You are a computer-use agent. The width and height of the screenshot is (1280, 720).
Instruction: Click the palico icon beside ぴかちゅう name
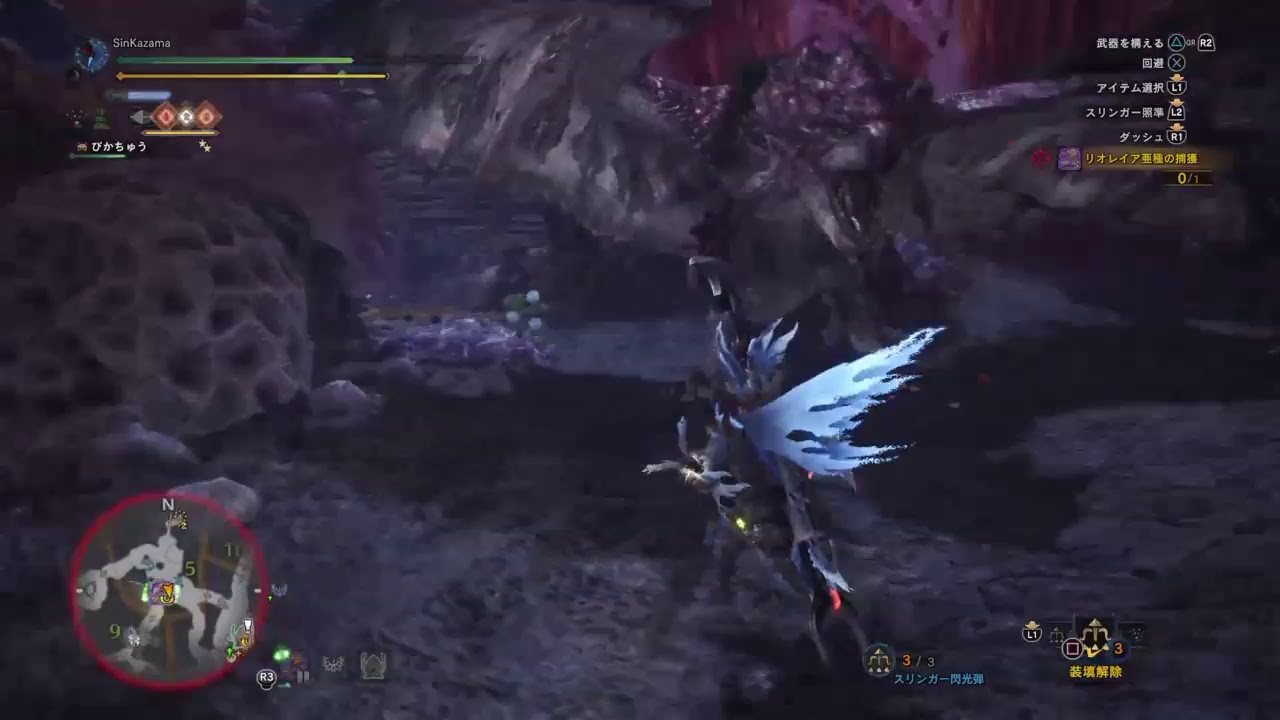(82, 146)
